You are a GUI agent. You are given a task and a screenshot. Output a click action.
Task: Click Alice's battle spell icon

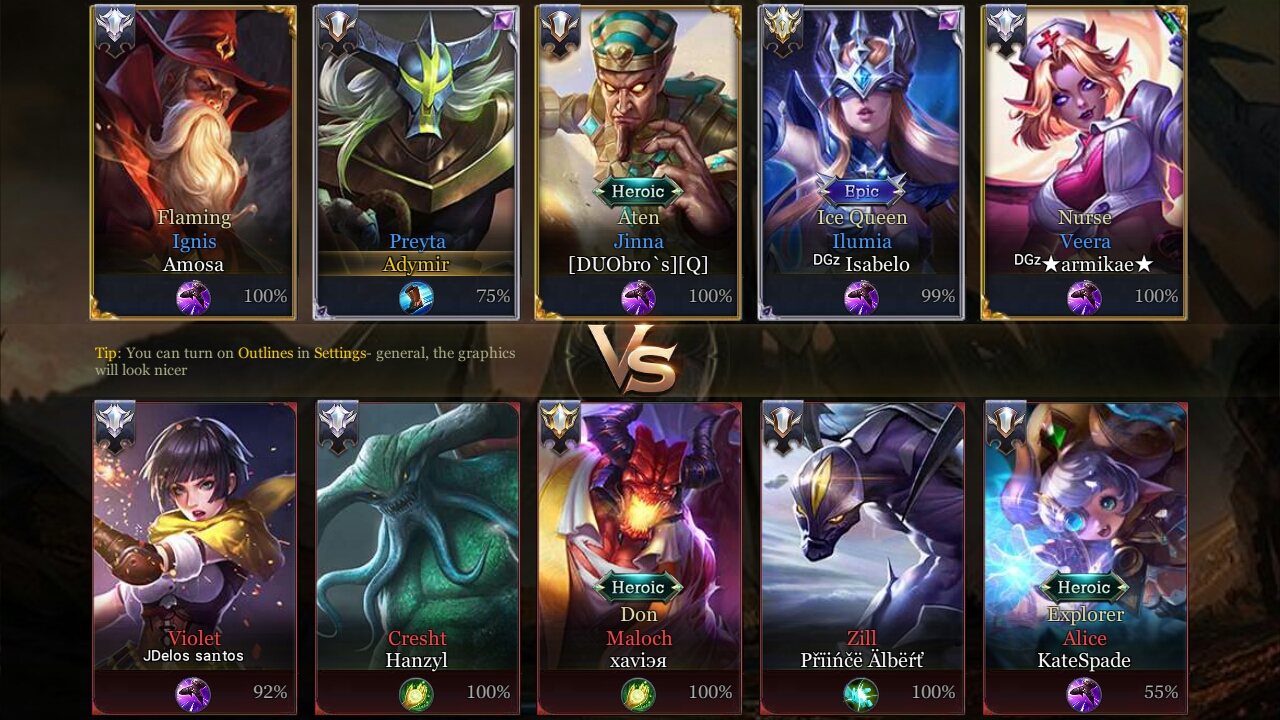pyautogui.click(x=1084, y=692)
